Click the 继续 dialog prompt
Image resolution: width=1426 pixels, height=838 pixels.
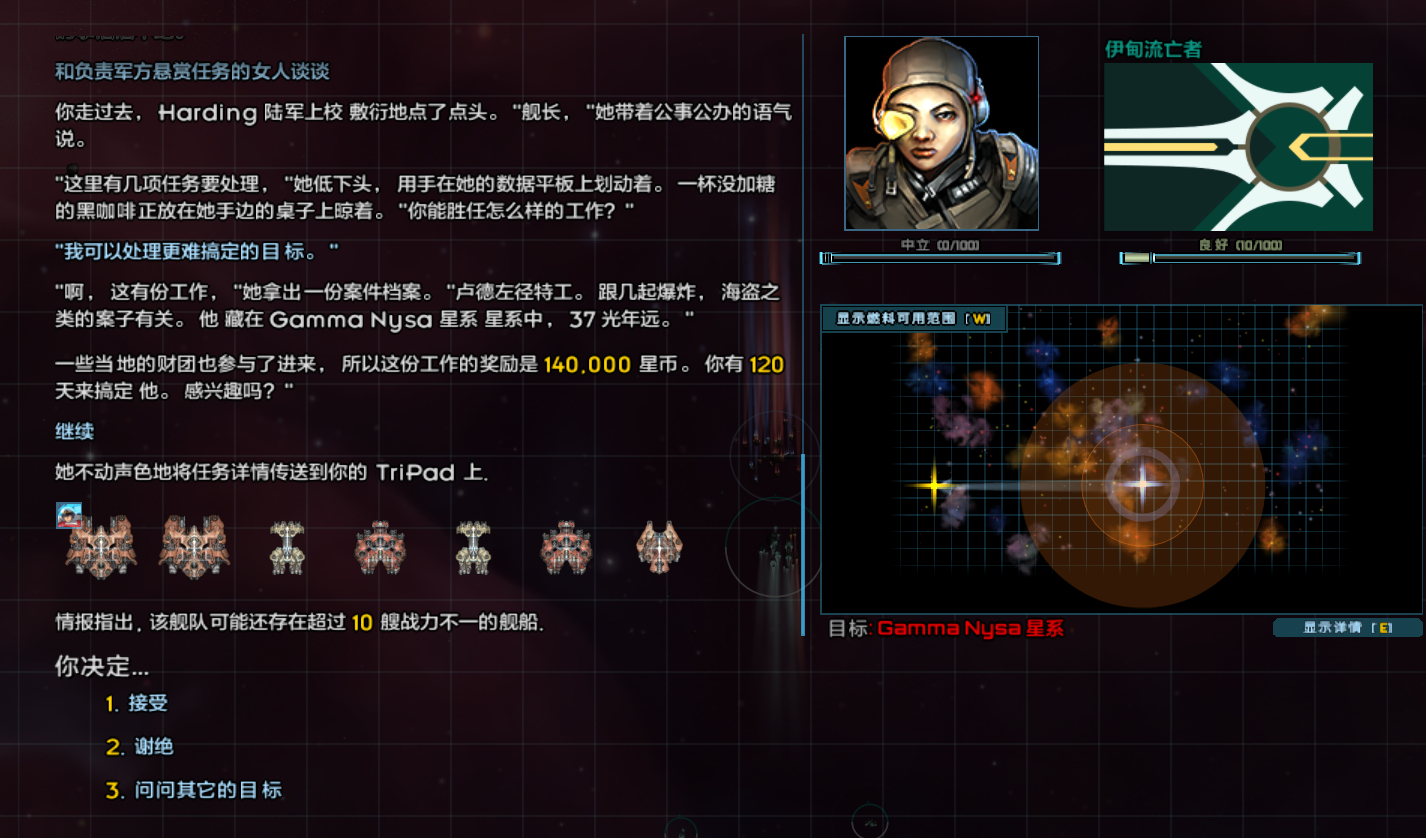pyautogui.click(x=76, y=431)
